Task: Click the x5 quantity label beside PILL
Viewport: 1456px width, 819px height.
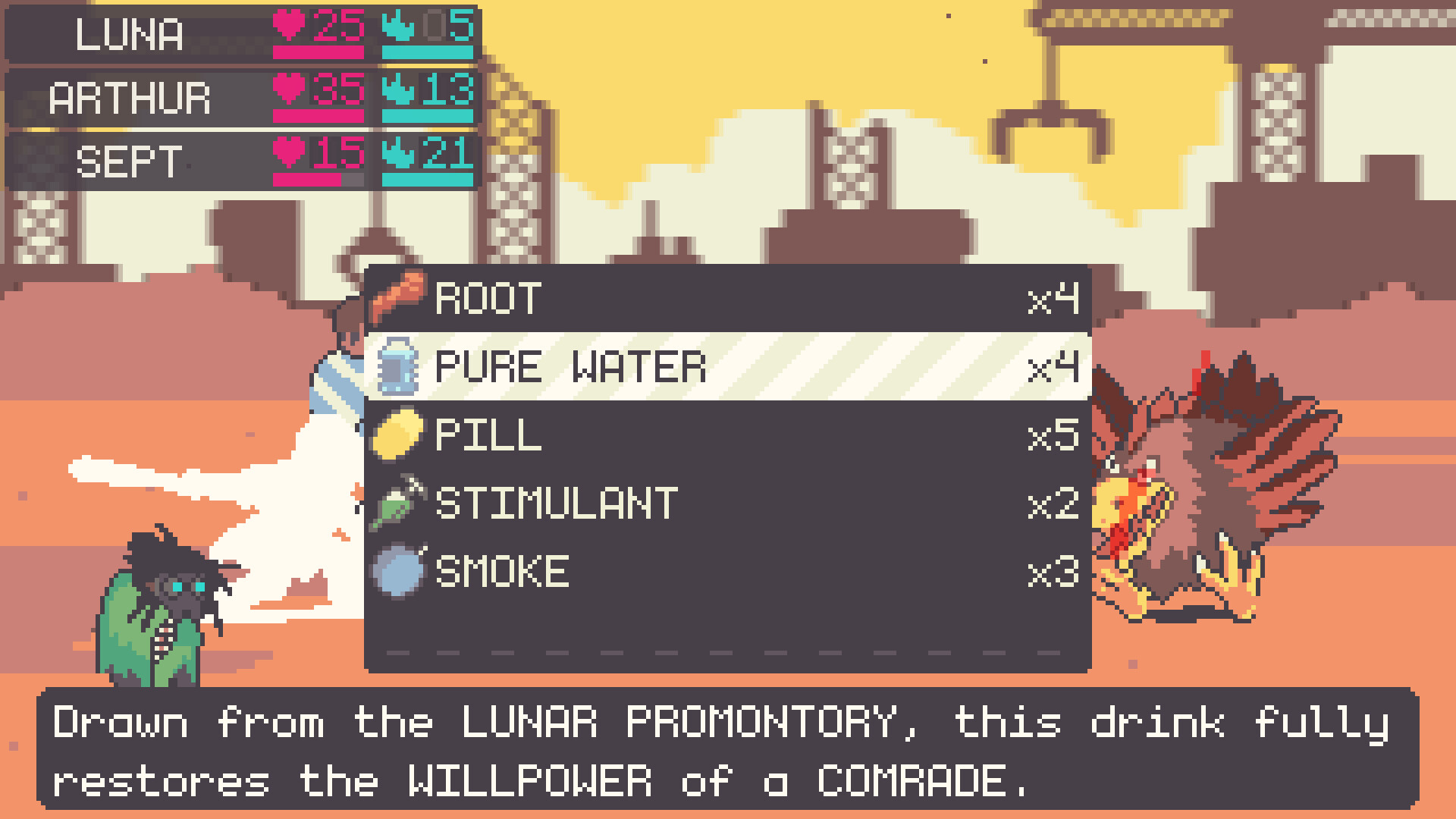Action: (x=1052, y=434)
